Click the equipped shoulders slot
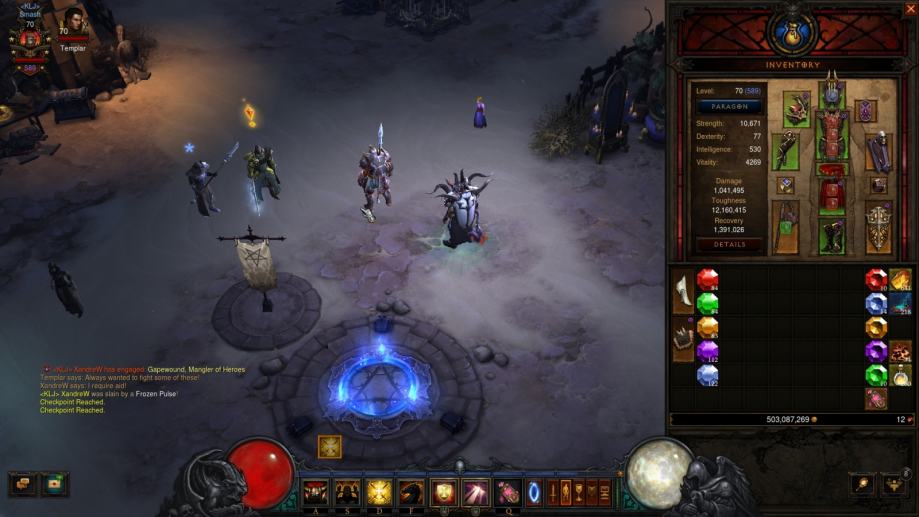The height and width of the screenshot is (517, 919). coord(798,108)
